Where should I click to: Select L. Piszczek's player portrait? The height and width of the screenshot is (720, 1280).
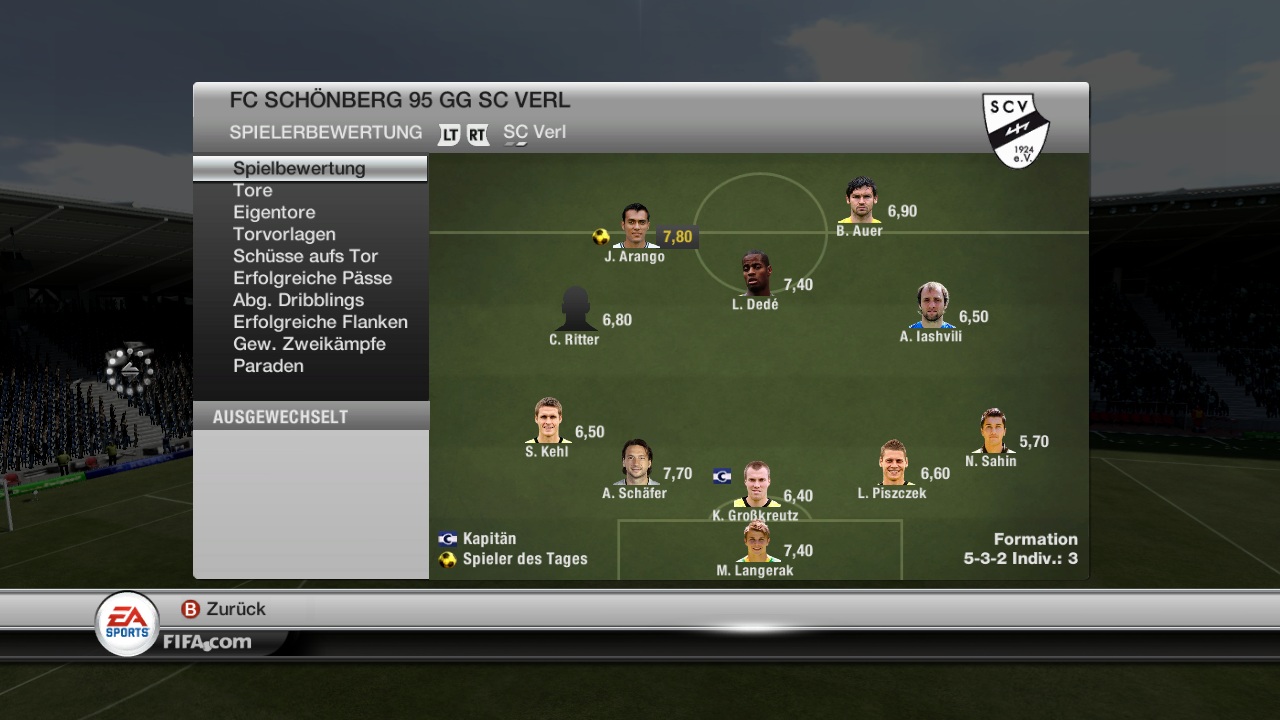pyautogui.click(x=892, y=463)
